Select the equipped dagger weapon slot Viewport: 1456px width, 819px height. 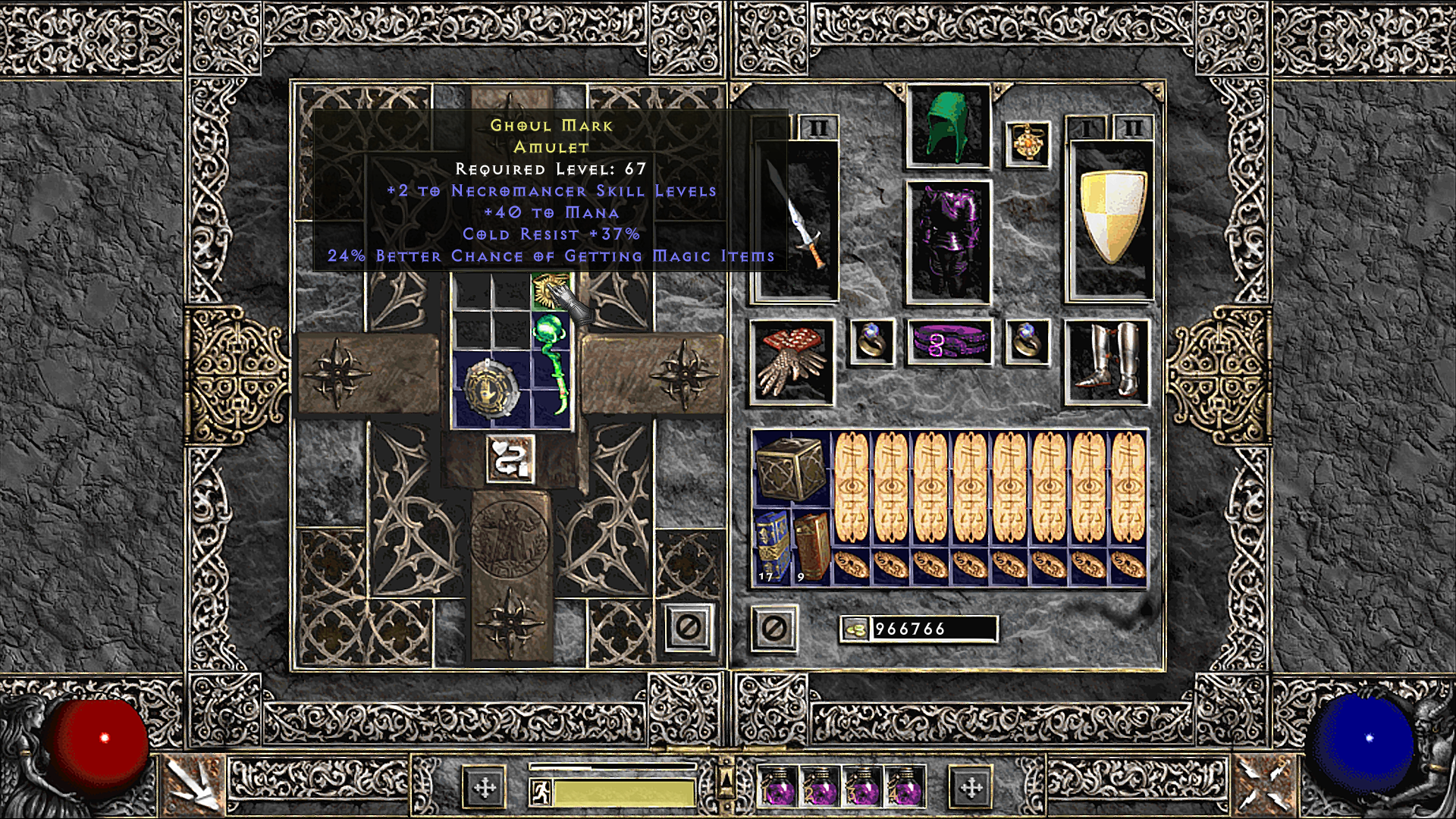pos(794,220)
